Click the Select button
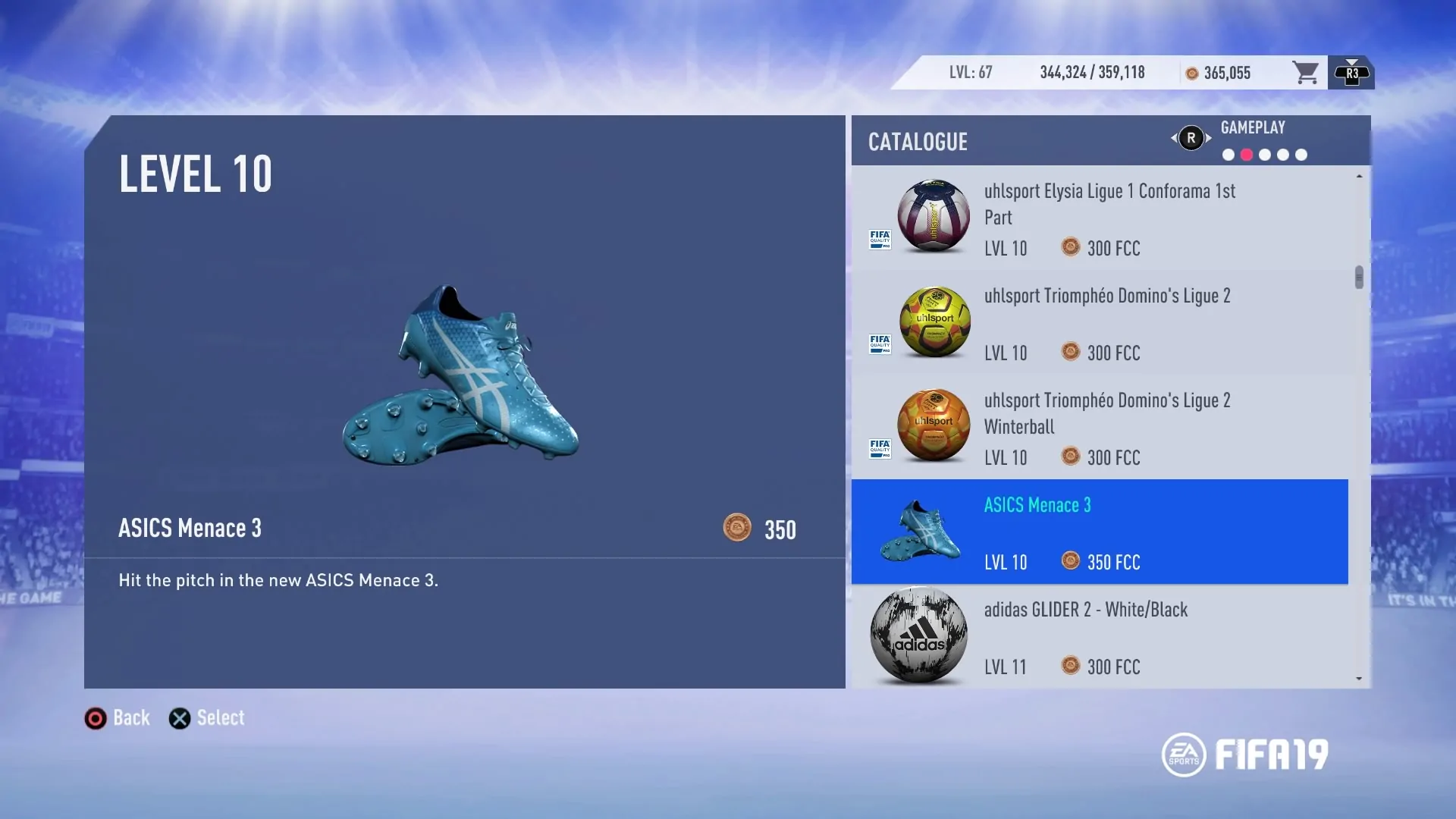This screenshot has width=1456, height=819. coord(206,717)
